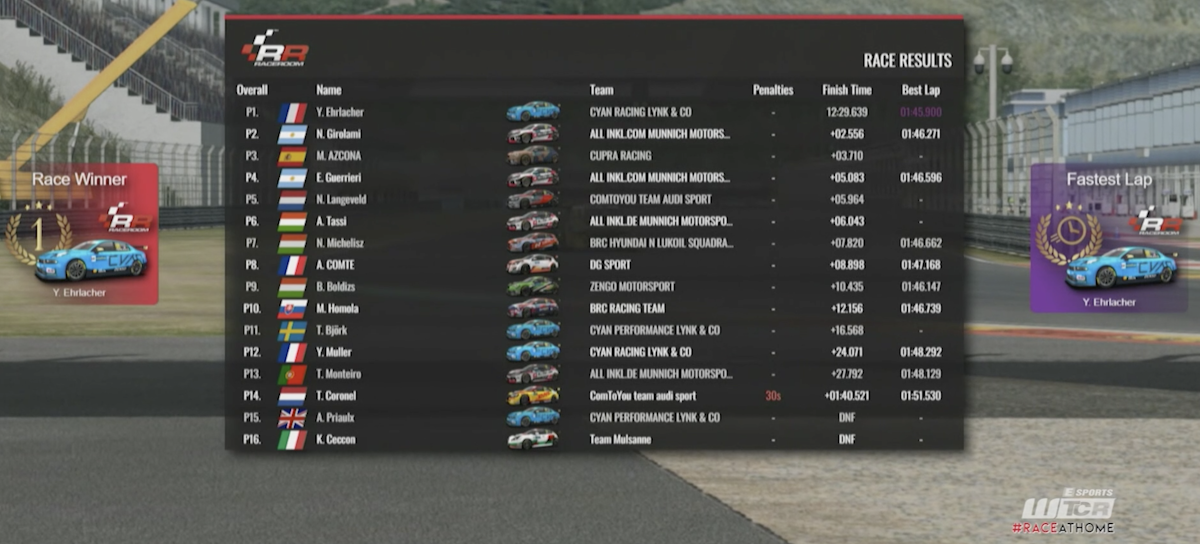Click the Best Lap column header
This screenshot has width=1200, height=544.
pos(918,90)
